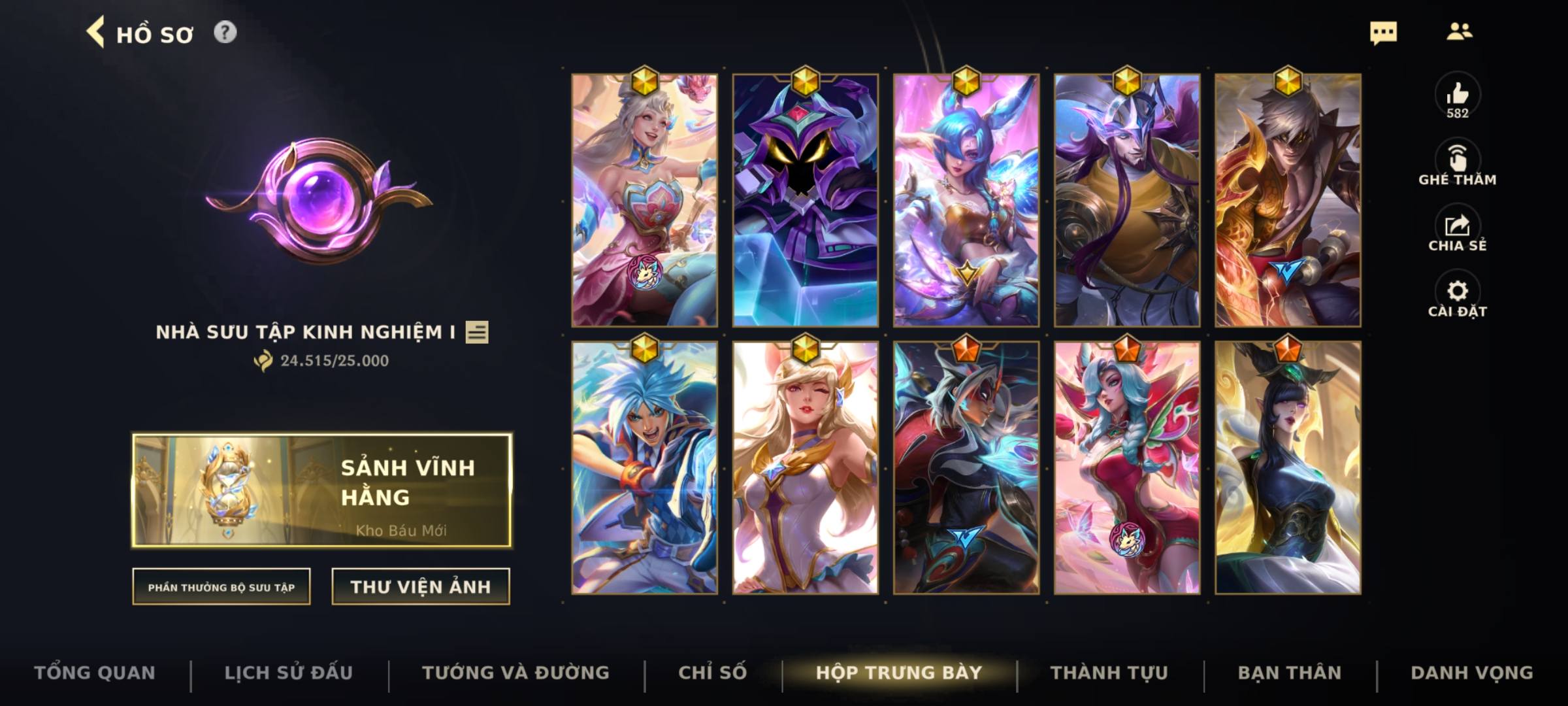
Task: Click the PHẦN THƯỞNG BỘ SƯU TẬP button
Action: (x=221, y=587)
